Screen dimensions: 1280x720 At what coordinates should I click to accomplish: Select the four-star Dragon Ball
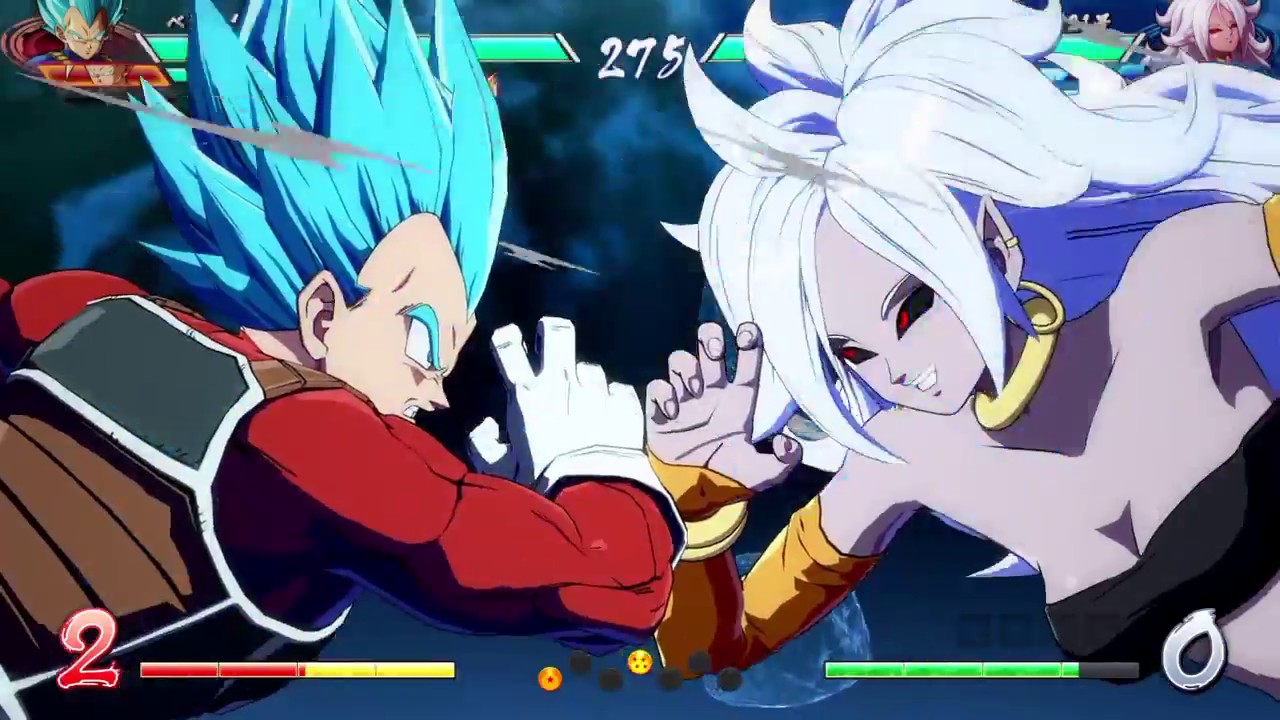[640, 663]
